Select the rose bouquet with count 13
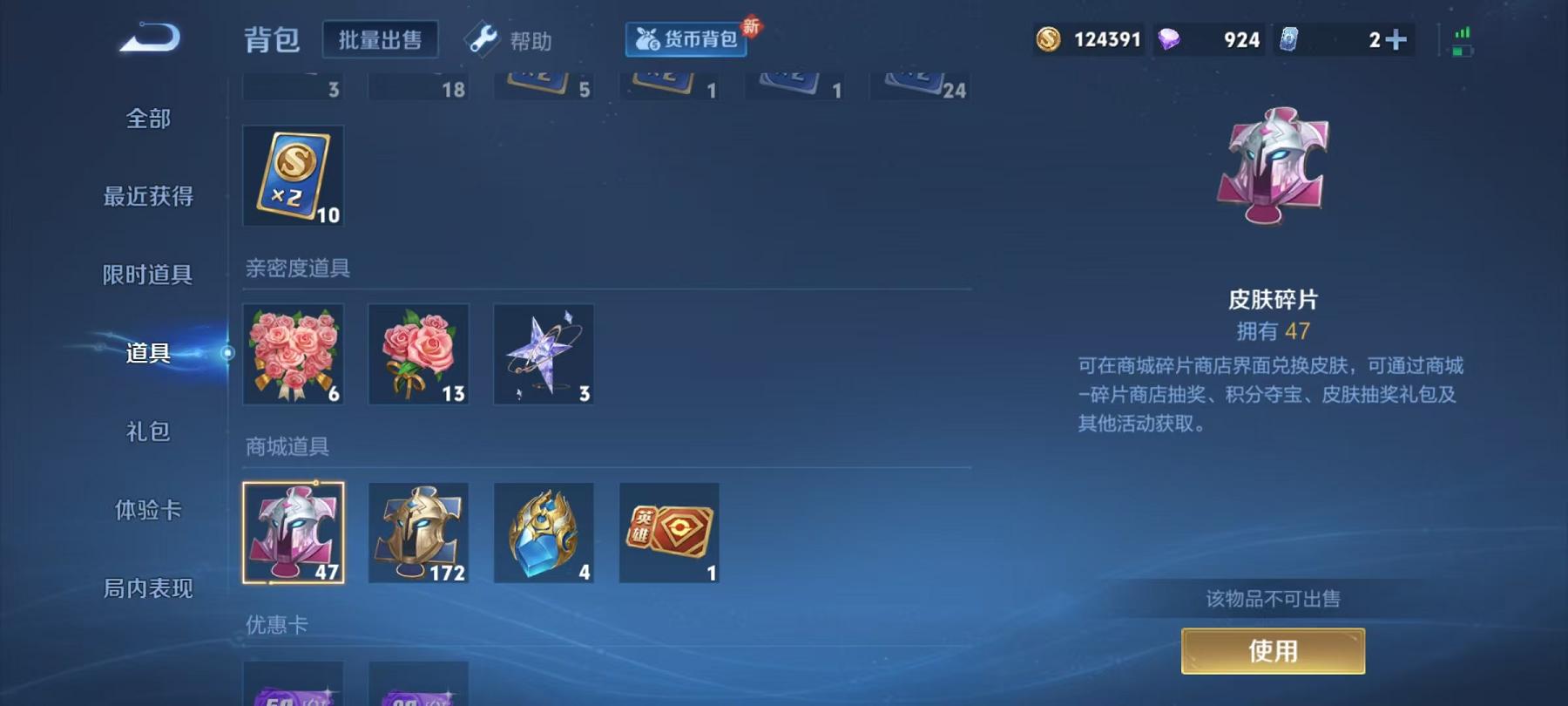The height and width of the screenshot is (706, 1568). click(x=418, y=353)
